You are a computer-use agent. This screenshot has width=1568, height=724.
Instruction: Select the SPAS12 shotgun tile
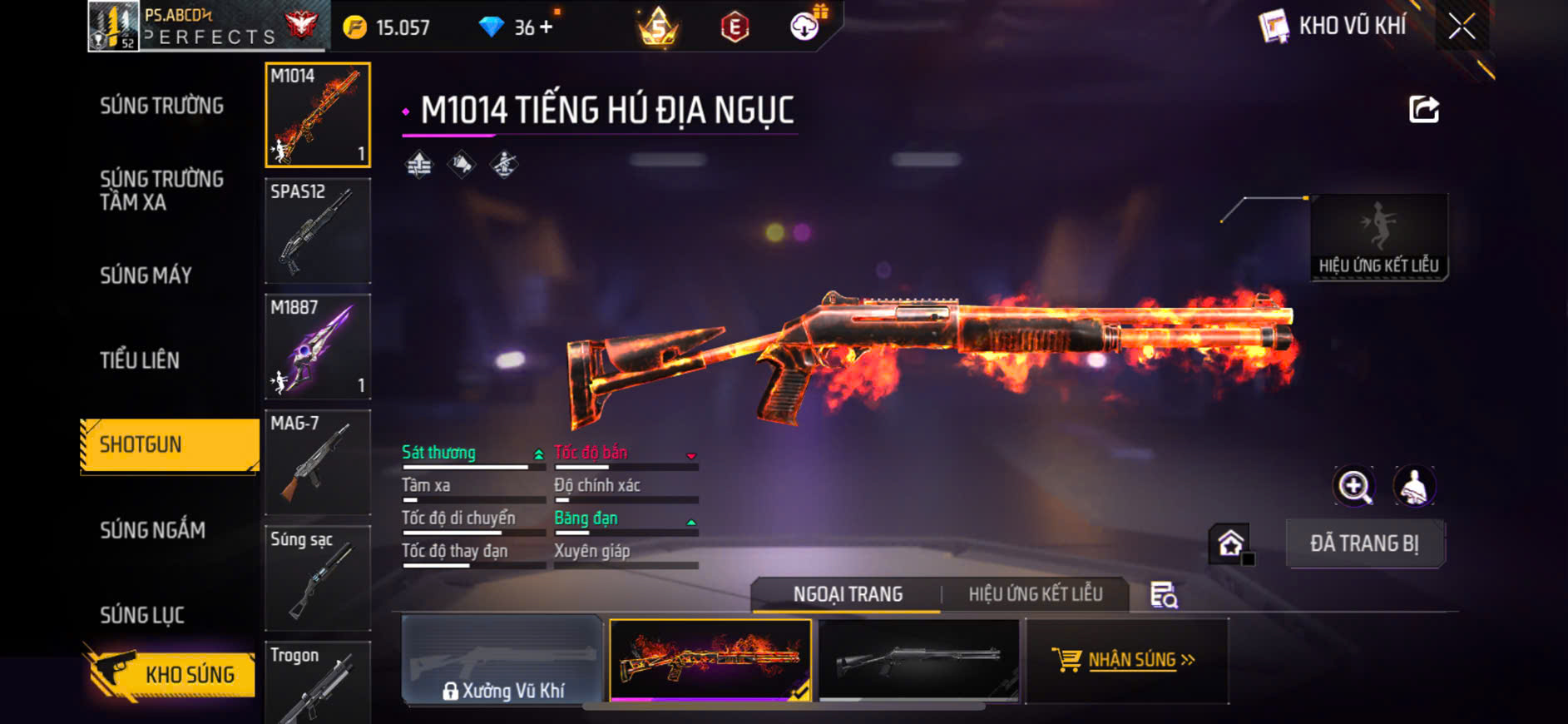click(318, 231)
